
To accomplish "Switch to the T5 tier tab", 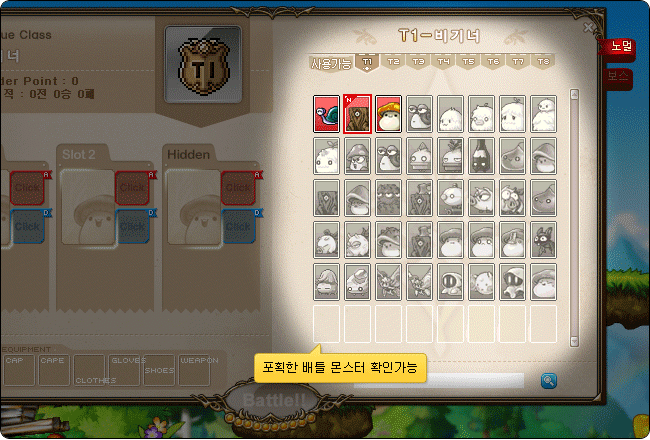I will click(468, 62).
